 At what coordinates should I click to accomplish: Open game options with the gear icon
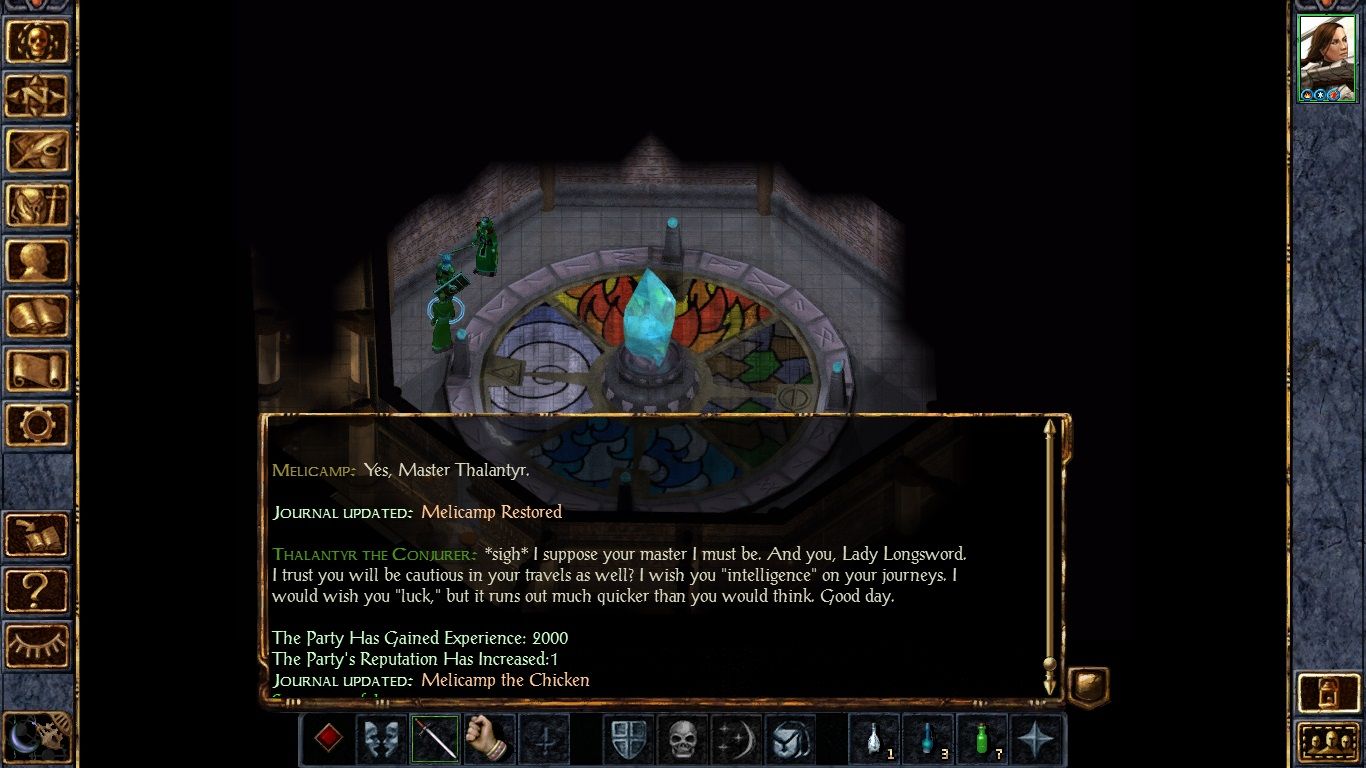pyautogui.click(x=39, y=423)
